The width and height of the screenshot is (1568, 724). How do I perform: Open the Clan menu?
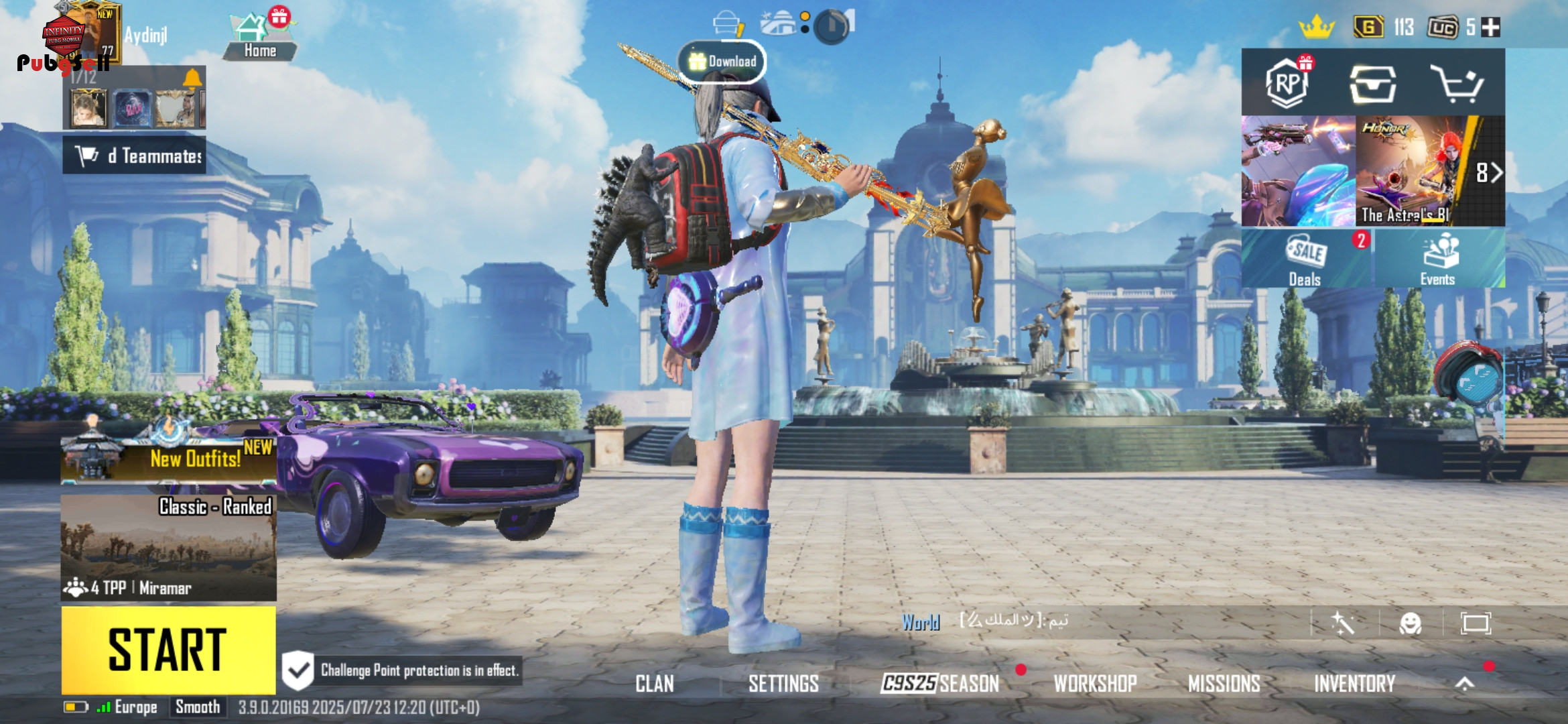point(654,684)
